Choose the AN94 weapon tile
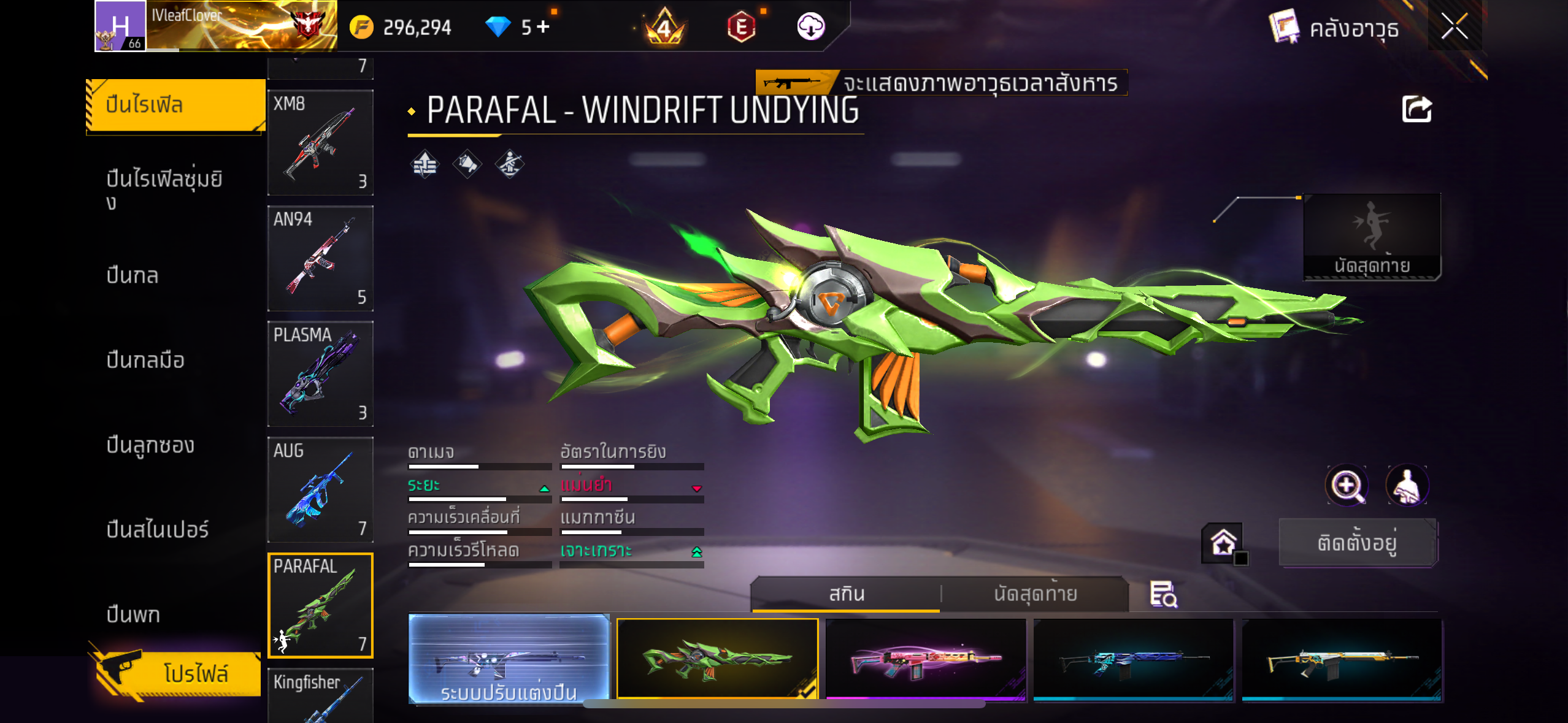The width and height of the screenshot is (1568, 723). click(320, 258)
